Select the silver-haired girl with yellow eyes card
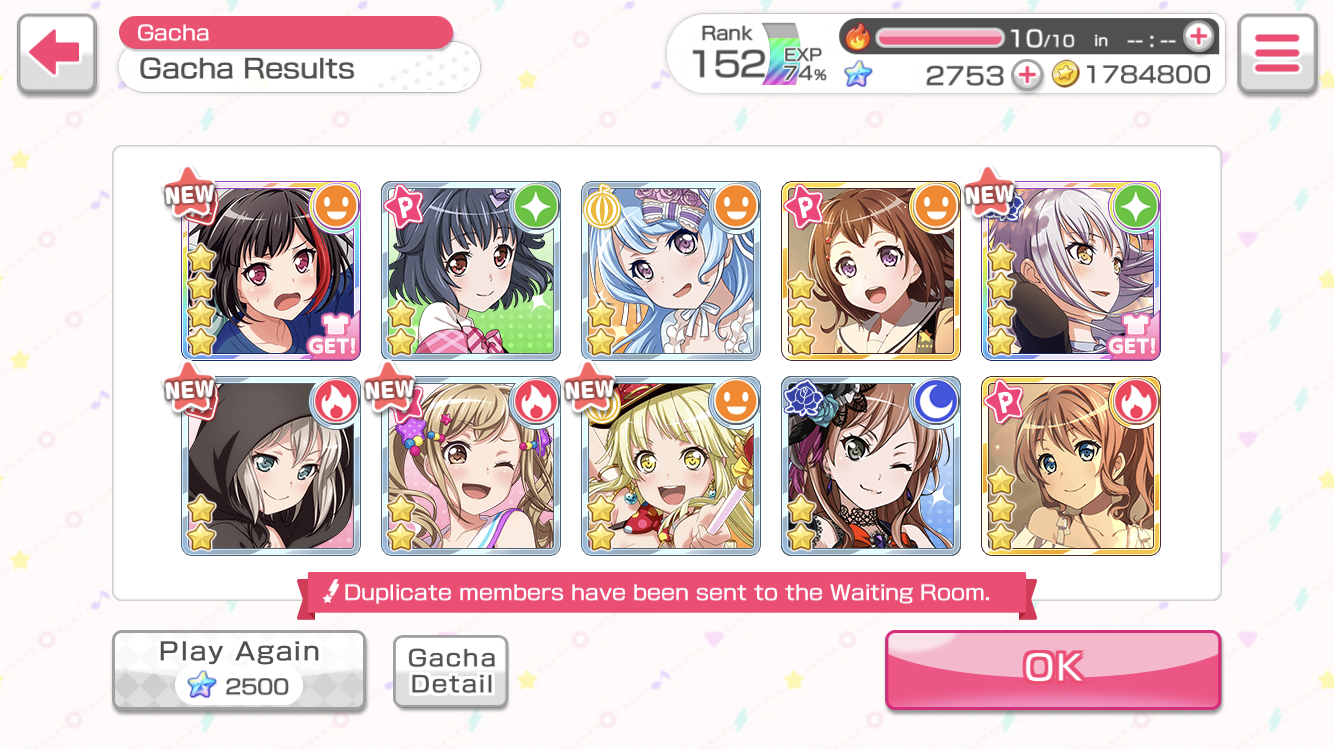This screenshot has height=750, width=1334. tap(1071, 271)
